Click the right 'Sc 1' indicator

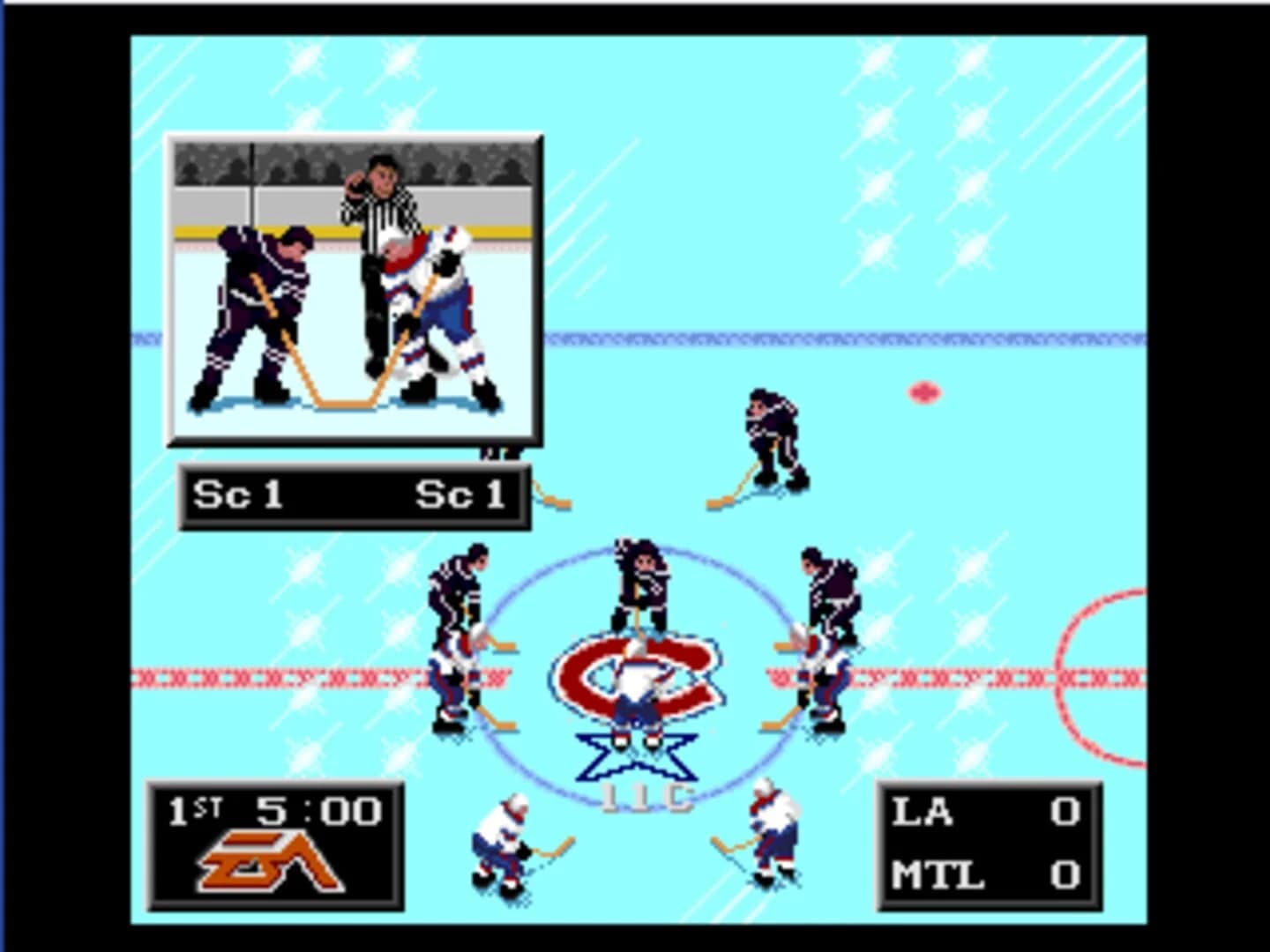[463, 495]
